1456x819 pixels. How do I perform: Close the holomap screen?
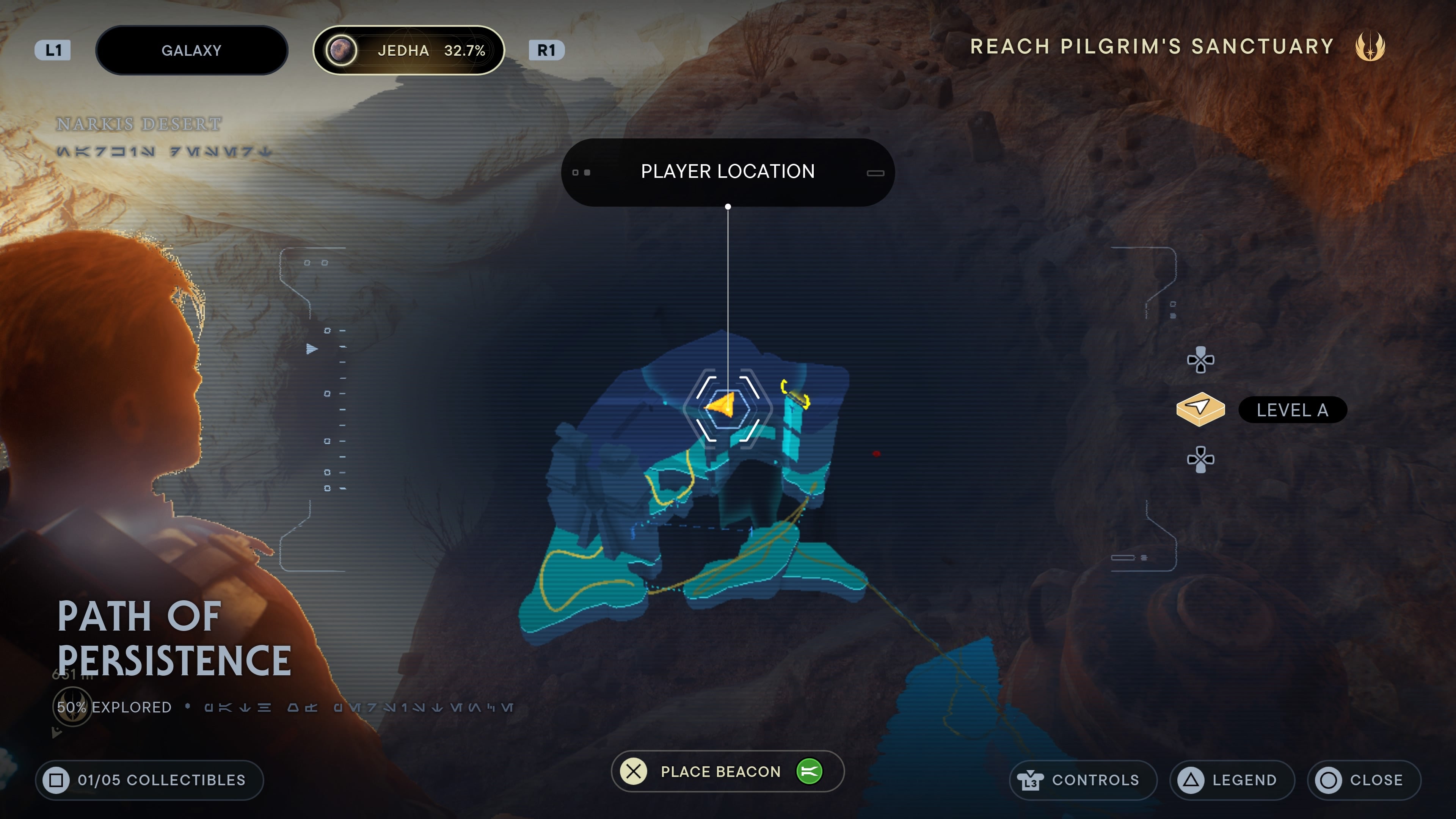click(1363, 780)
